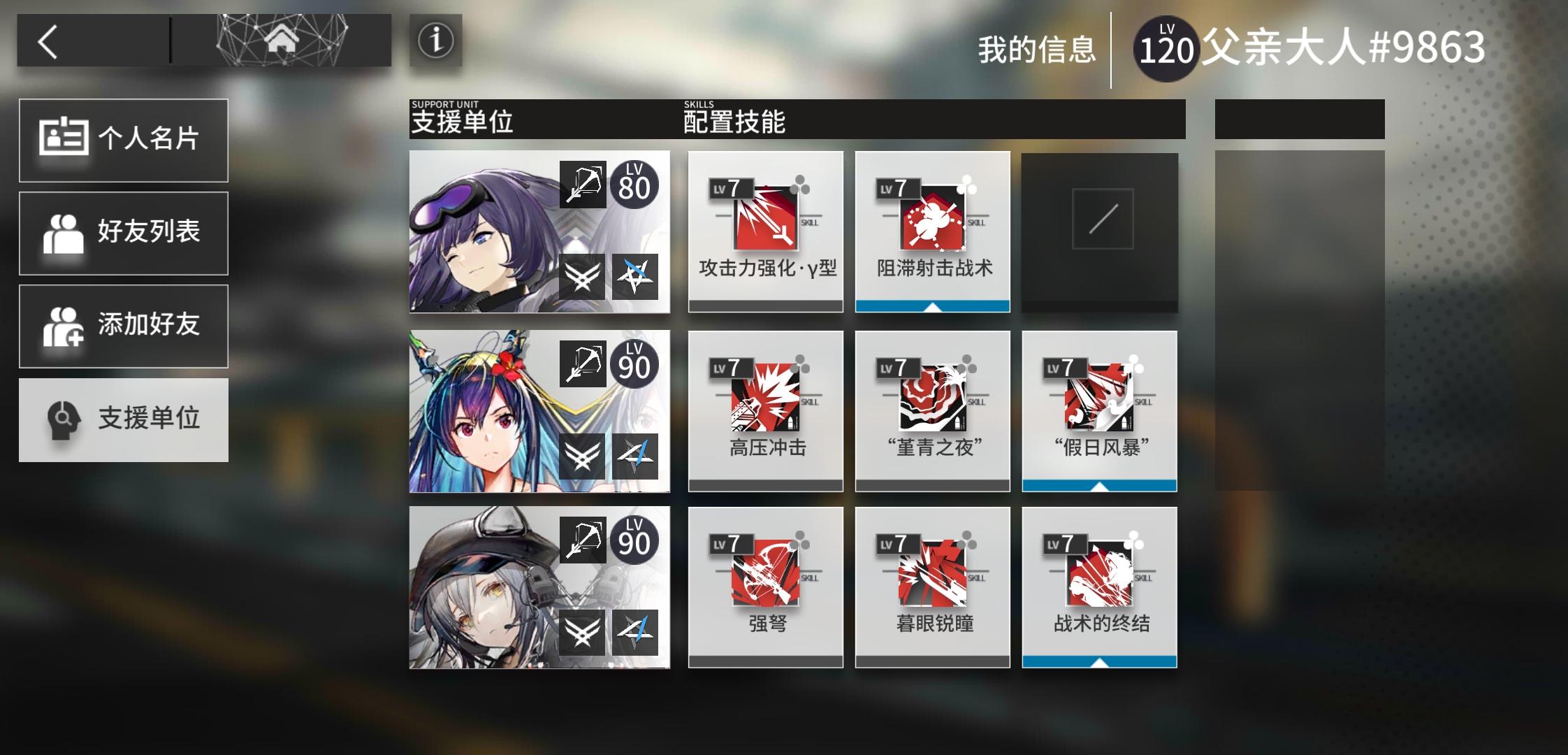Activate 阻滞射击战术 as equipped skill
1568x755 pixels.
click(x=933, y=306)
